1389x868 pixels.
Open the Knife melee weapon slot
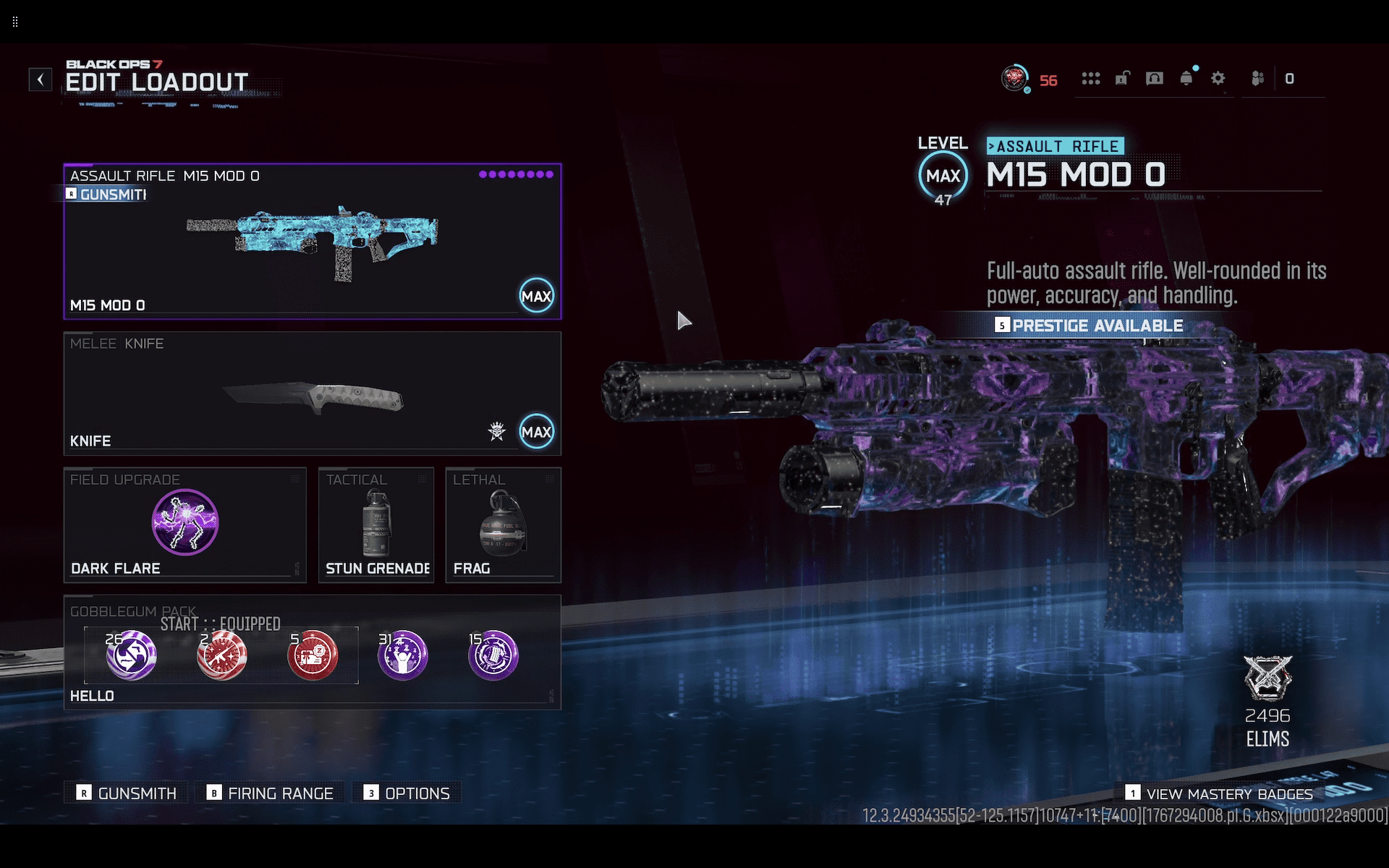pos(313,393)
